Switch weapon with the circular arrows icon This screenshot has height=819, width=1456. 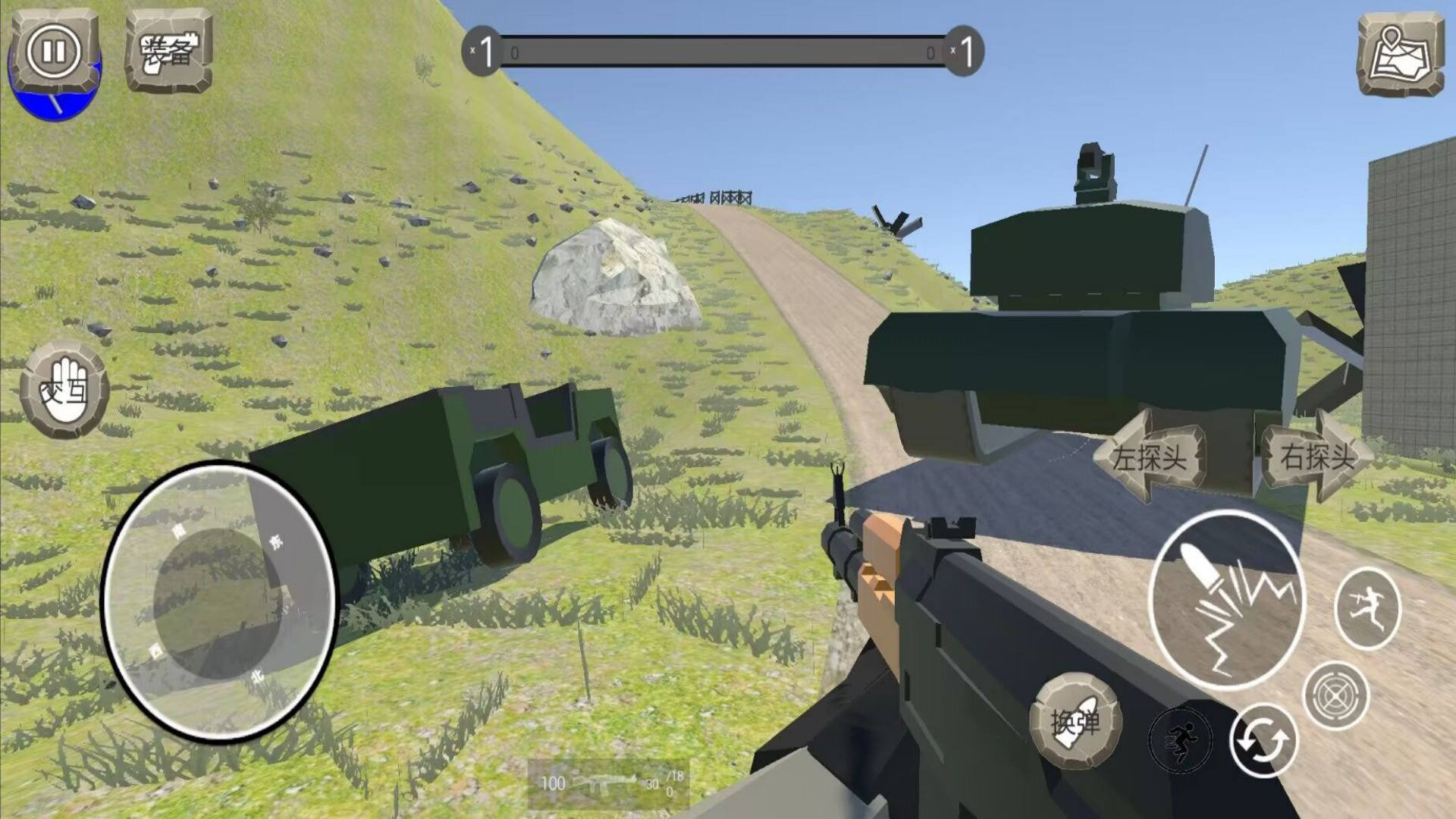pos(1263,741)
